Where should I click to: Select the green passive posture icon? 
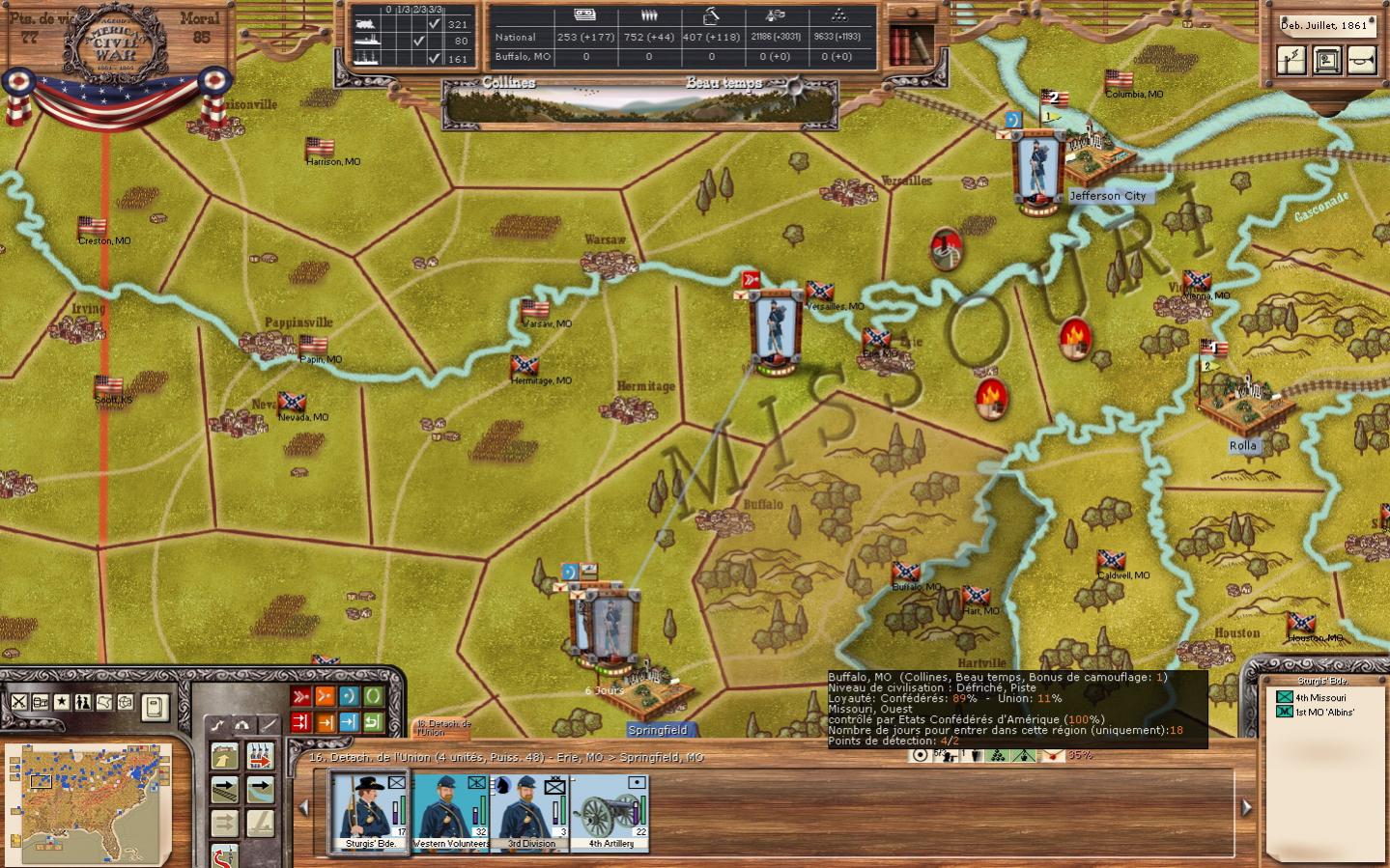click(373, 695)
